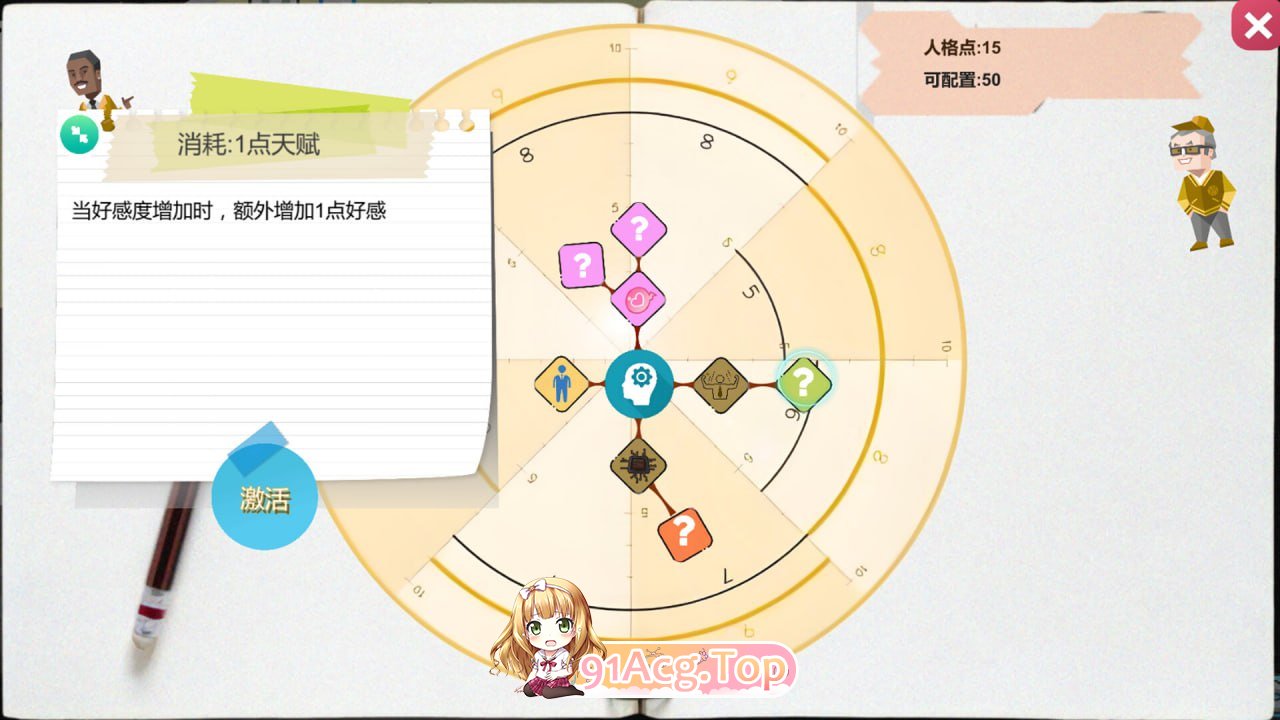Select the CPU chip talent node
1280x720 pixels.
click(x=638, y=463)
